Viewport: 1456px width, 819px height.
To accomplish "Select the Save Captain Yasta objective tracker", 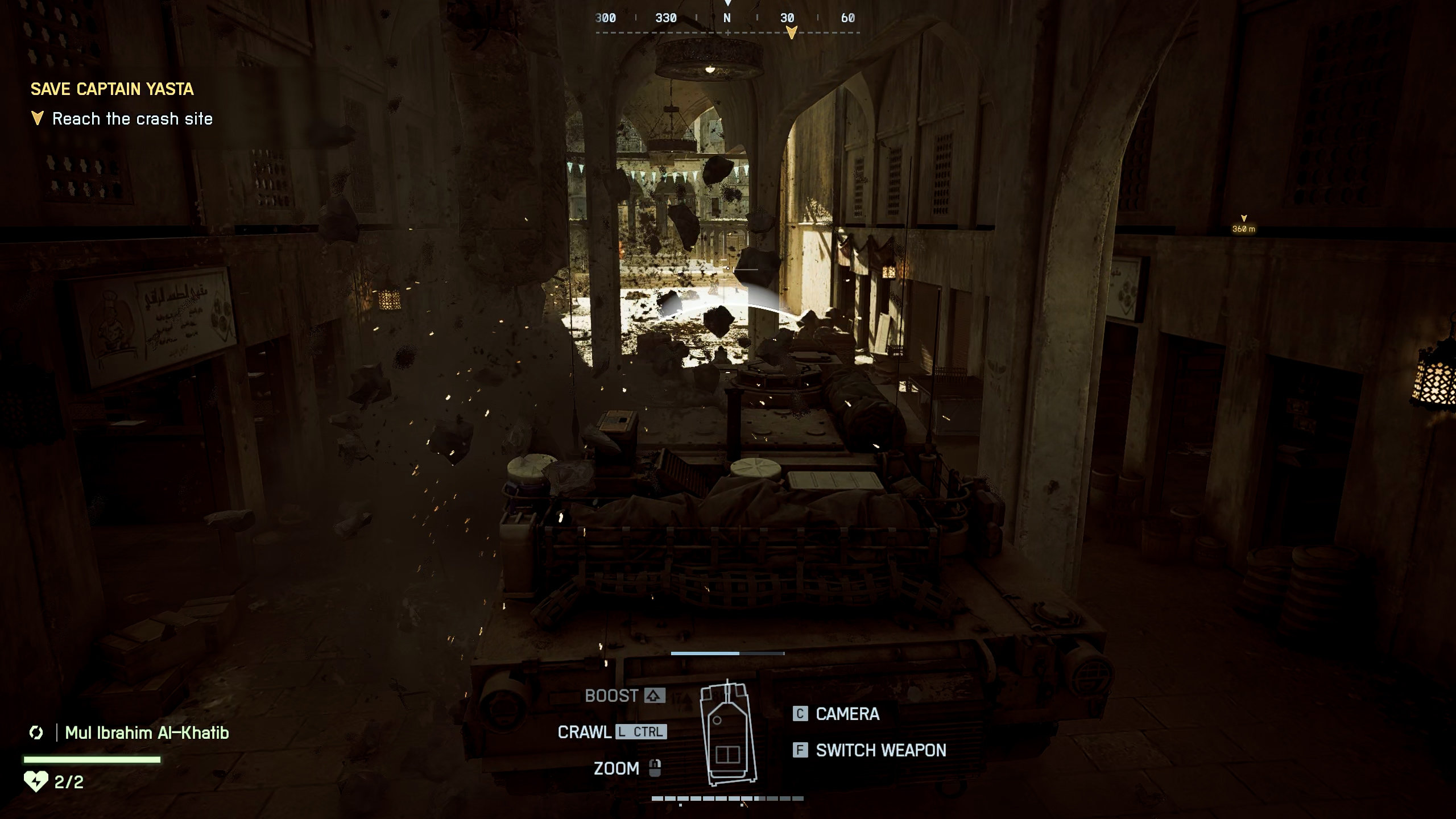I will pyautogui.click(x=112, y=89).
